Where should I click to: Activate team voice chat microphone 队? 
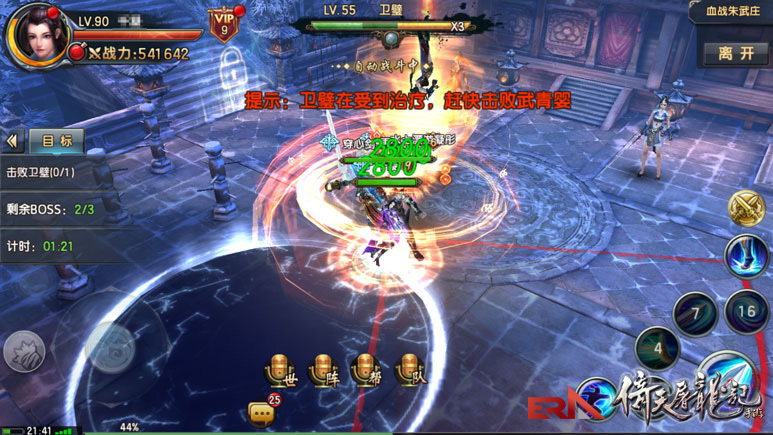(x=409, y=370)
